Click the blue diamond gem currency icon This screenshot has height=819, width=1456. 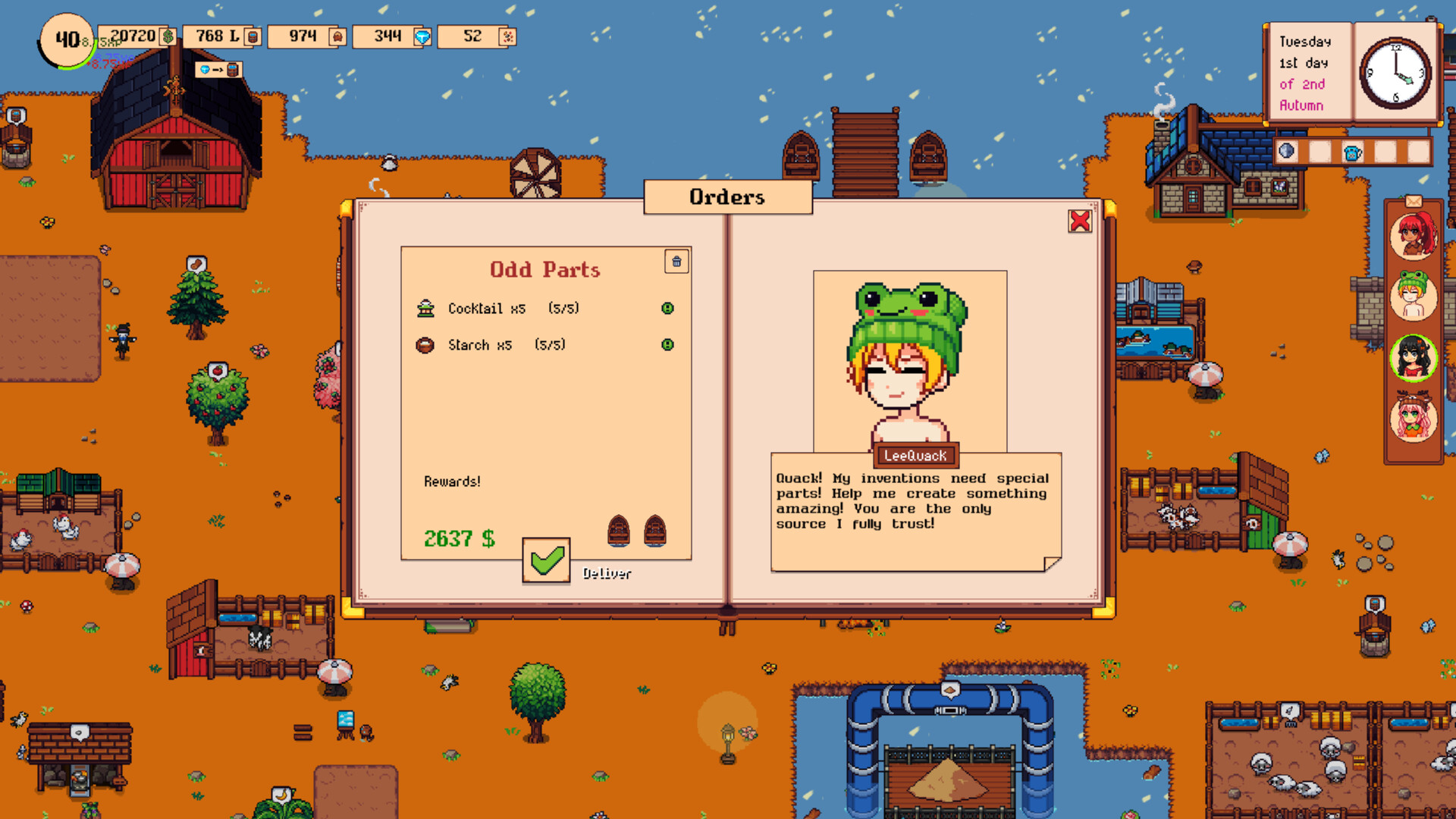(x=422, y=36)
